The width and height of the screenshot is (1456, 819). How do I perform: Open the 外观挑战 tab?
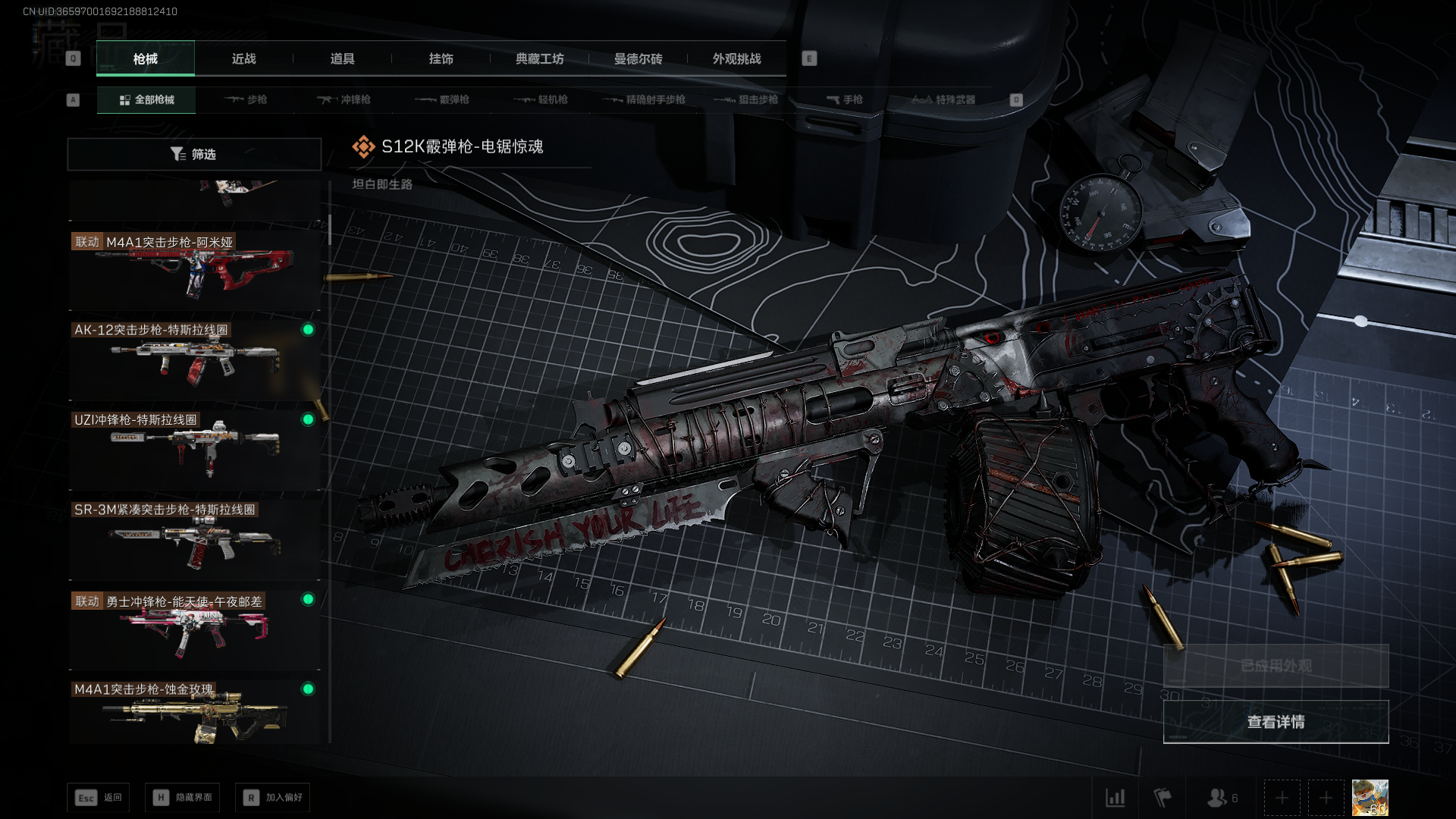[736, 58]
